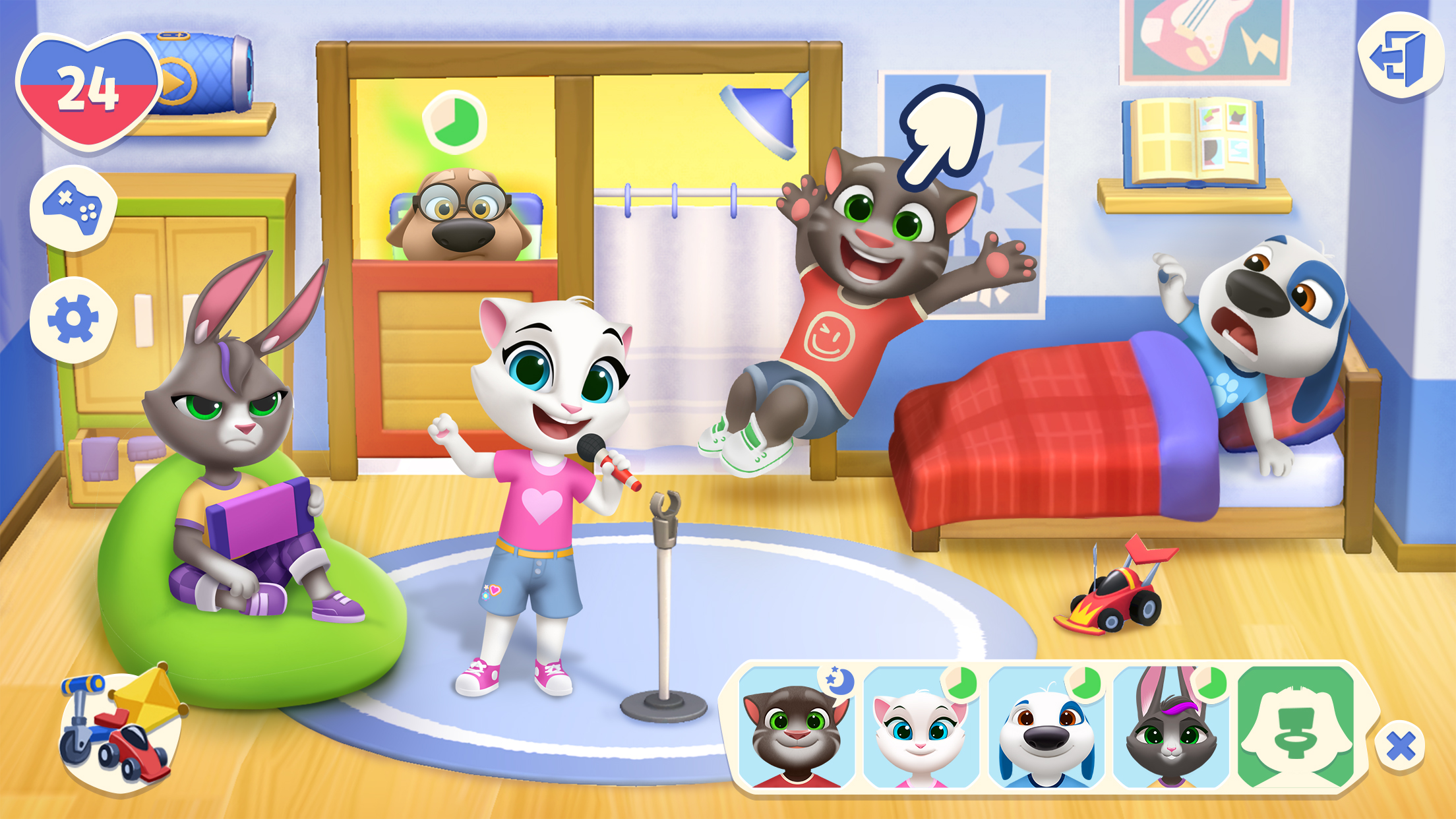The image size is (1456, 819).
Task: Choose Hank the dog's portrait
Action: pyautogui.click(x=1046, y=729)
